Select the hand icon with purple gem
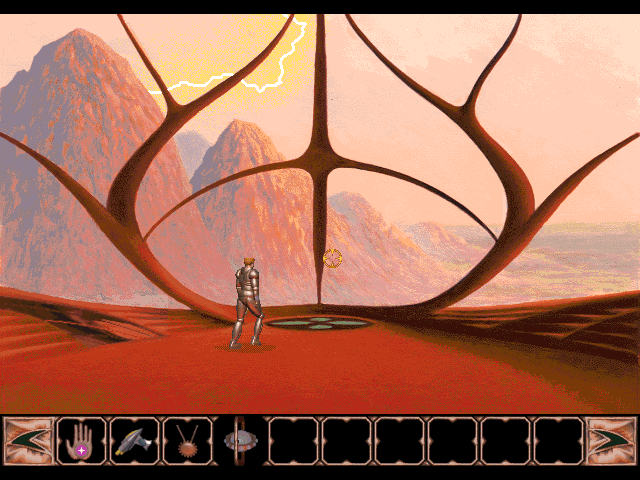 point(81,441)
